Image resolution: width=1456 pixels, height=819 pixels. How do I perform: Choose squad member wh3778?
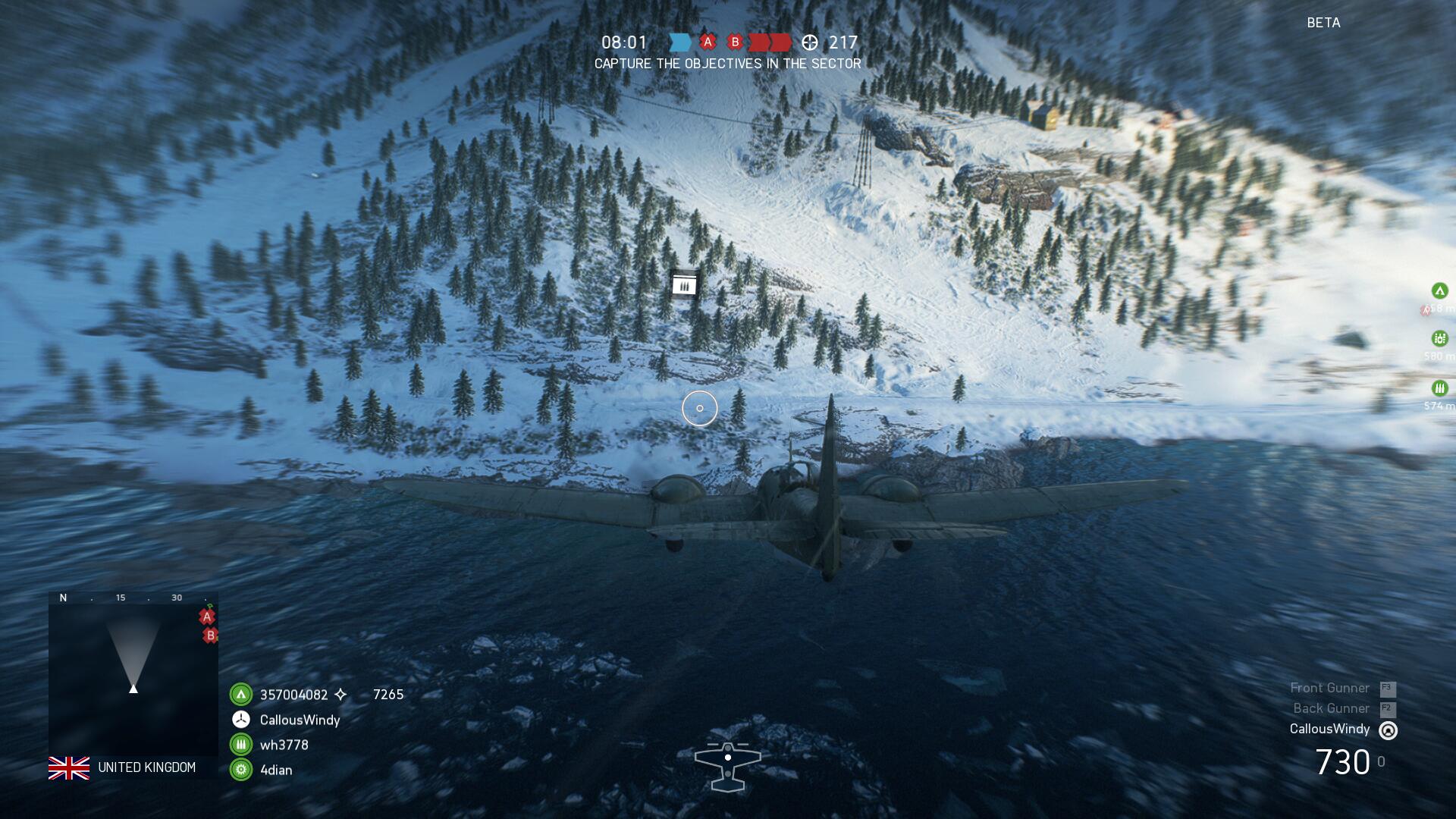point(284,745)
